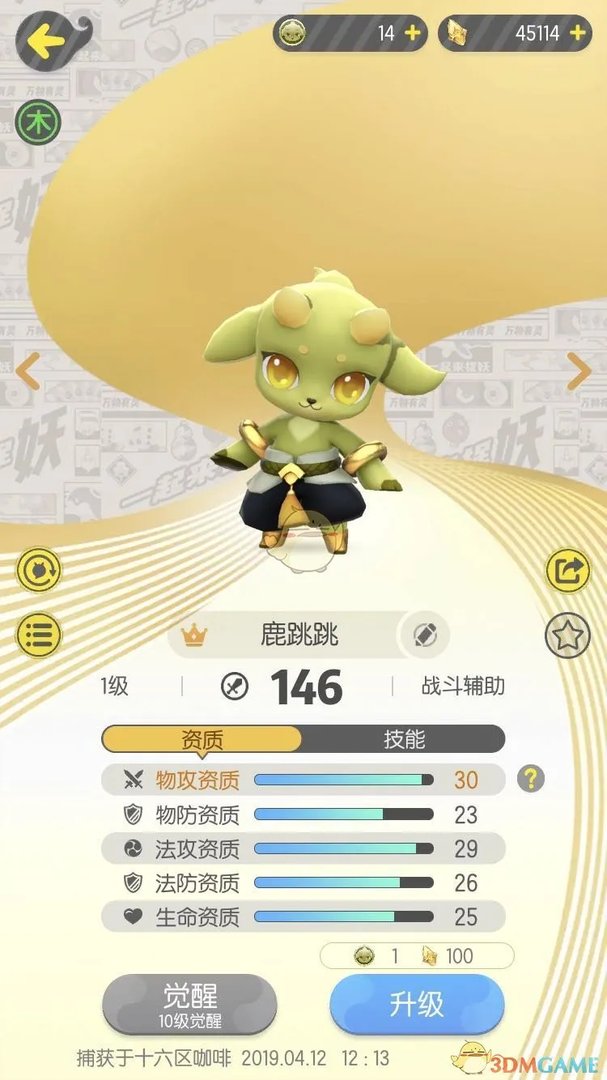The height and width of the screenshot is (1080, 607).
Task: Tap the wood element icon
Action: 39,123
